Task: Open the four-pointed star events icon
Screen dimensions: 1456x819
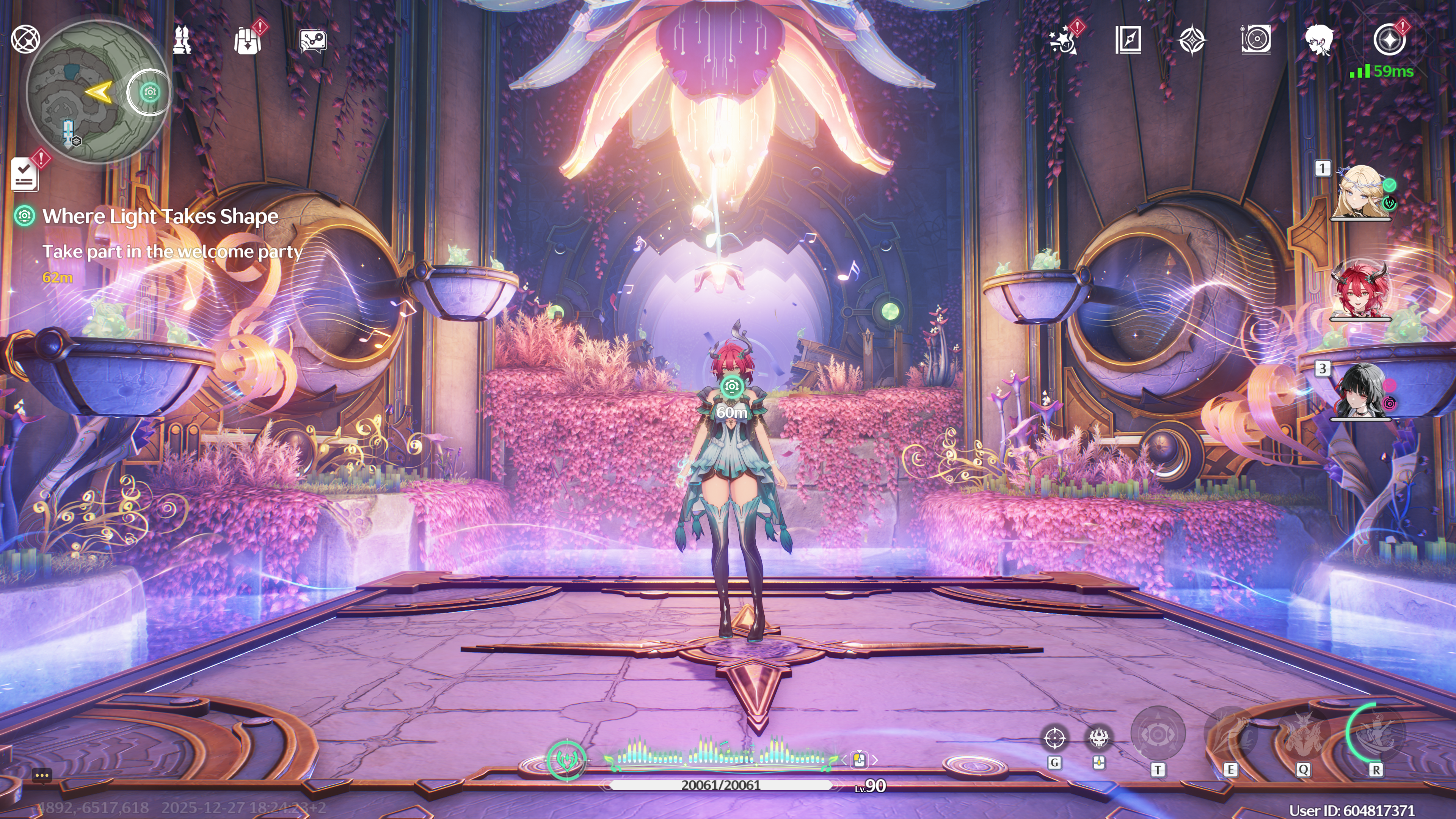Action: (x=1192, y=40)
